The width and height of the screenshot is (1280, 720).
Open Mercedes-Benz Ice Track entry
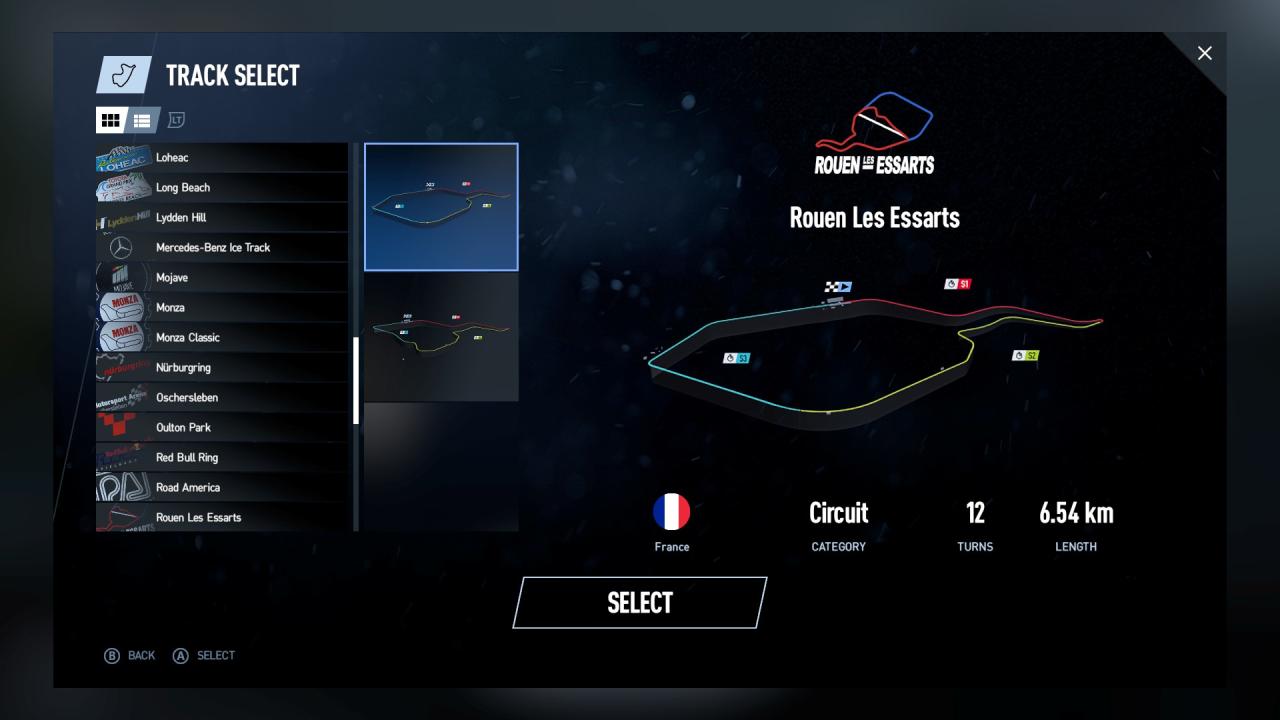click(222, 247)
